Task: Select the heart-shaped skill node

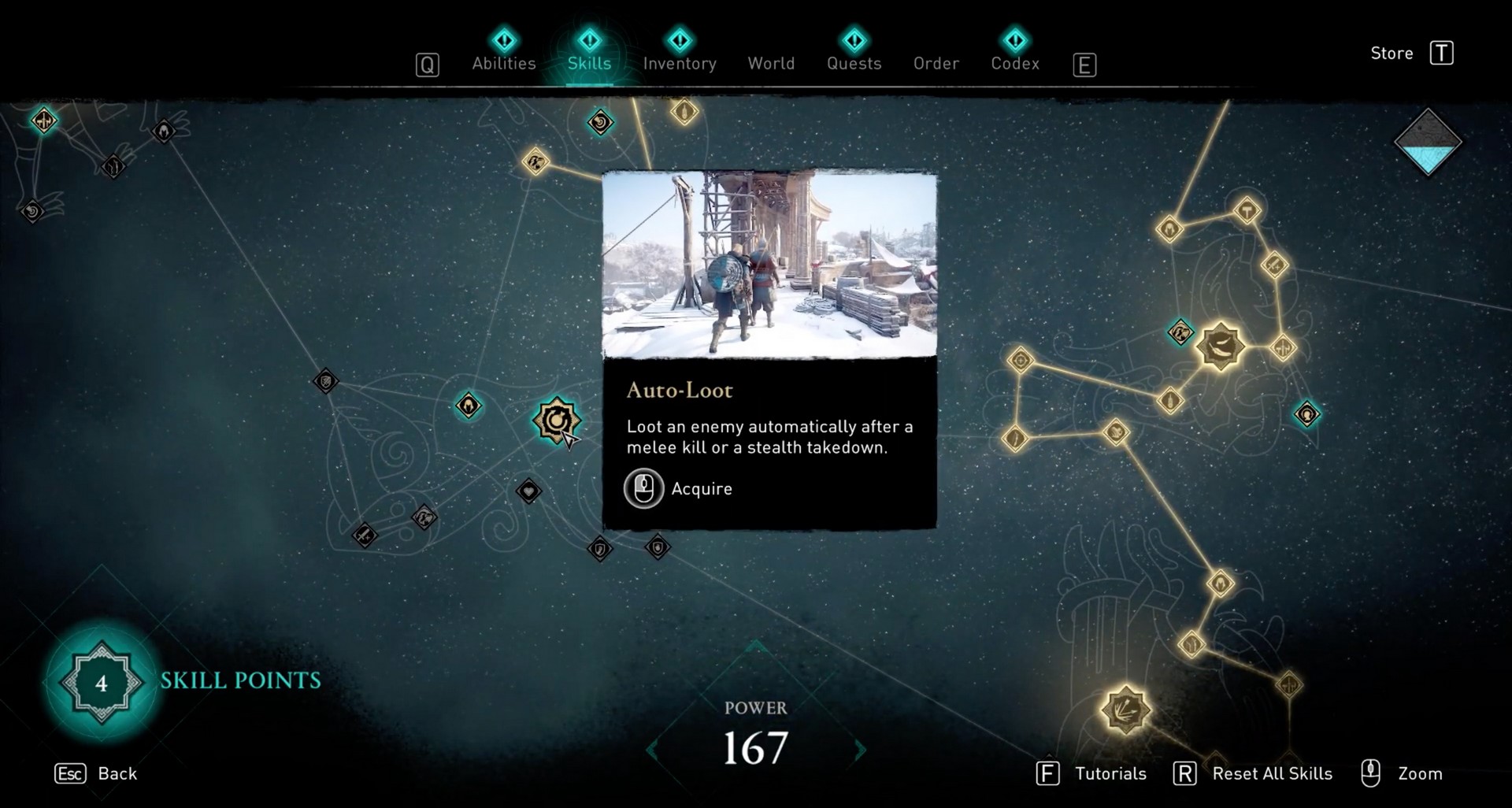Action: click(x=528, y=491)
